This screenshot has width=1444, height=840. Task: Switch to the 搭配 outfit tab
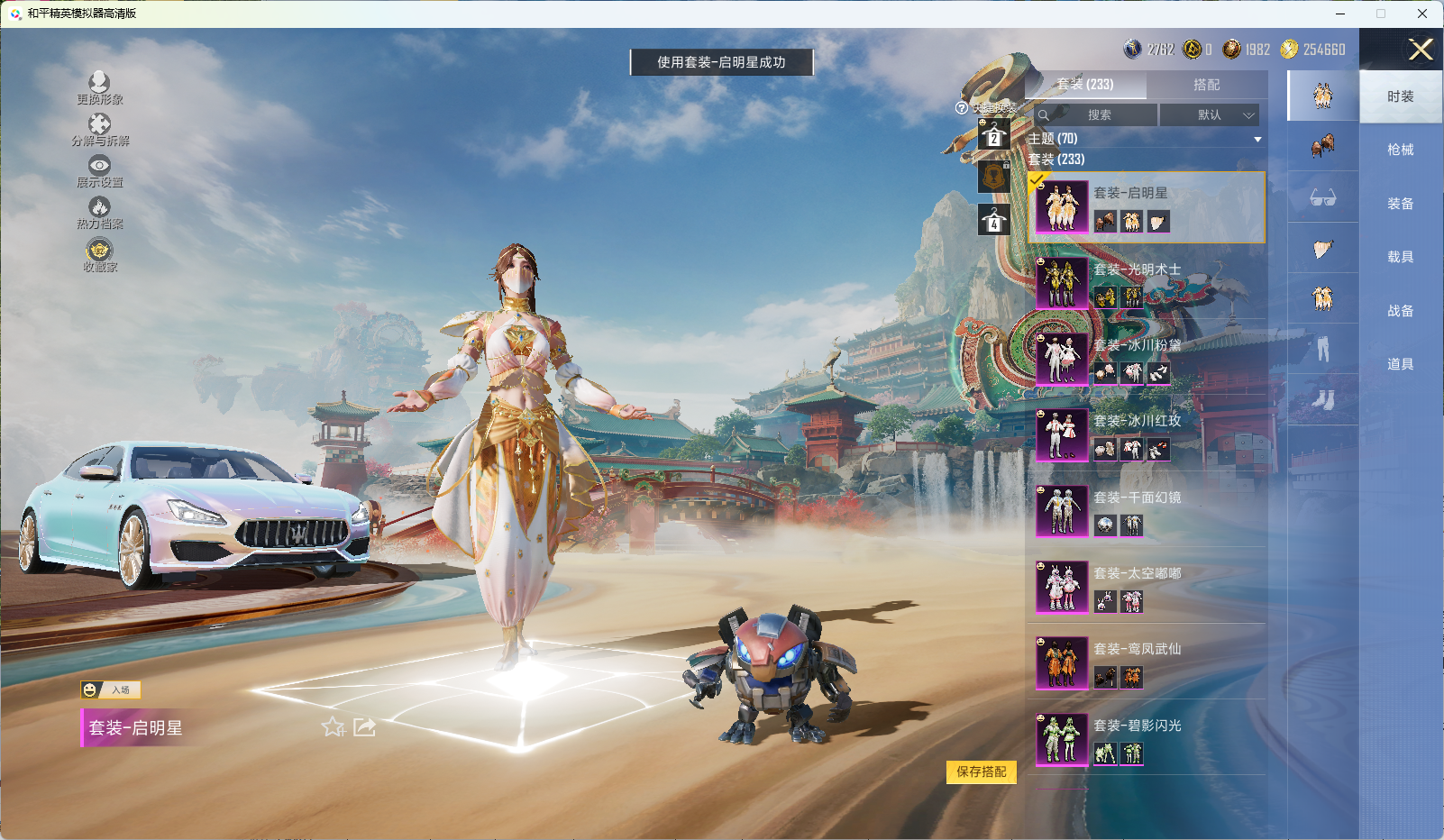[1206, 85]
